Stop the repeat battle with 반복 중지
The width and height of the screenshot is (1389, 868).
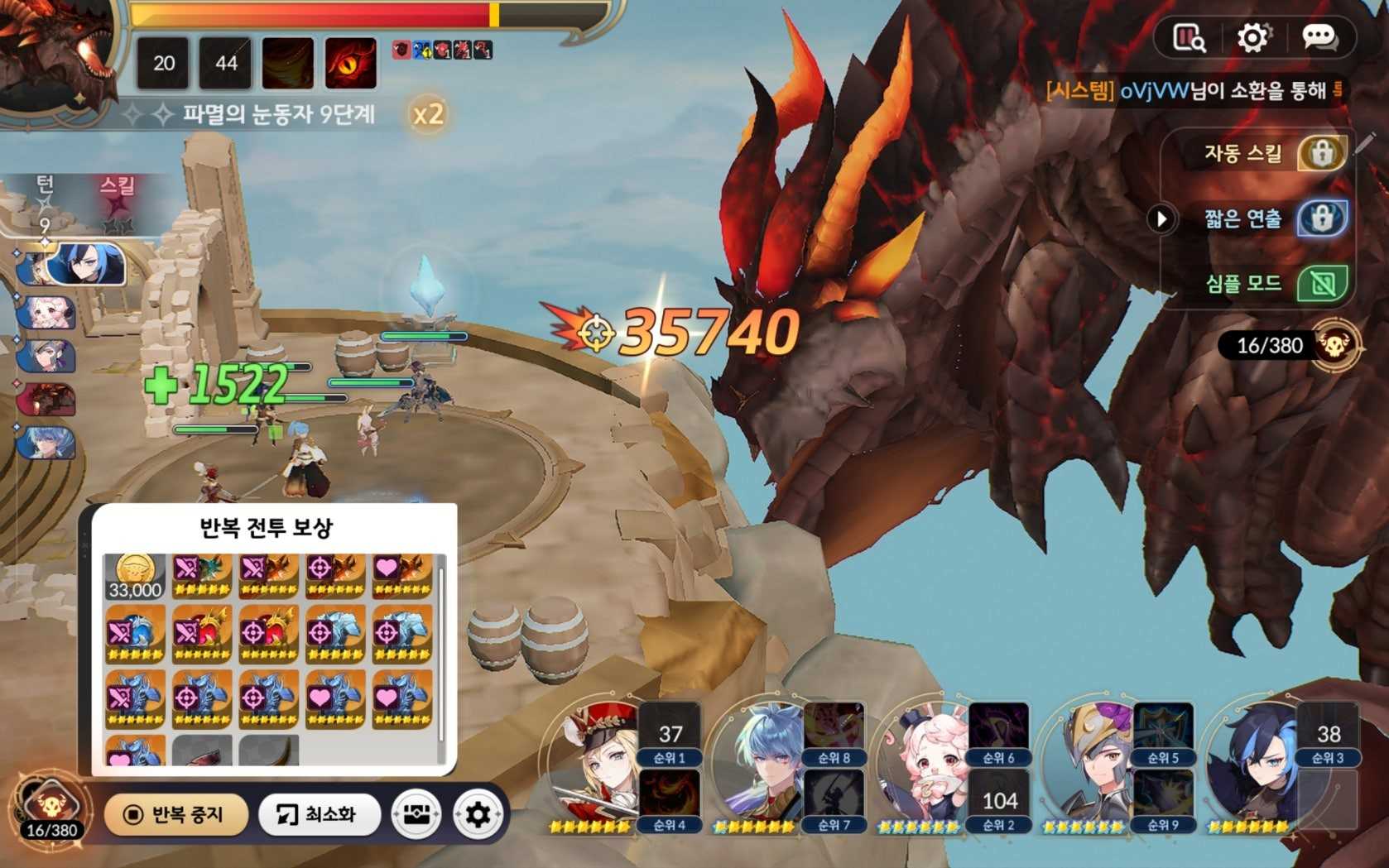[x=175, y=815]
